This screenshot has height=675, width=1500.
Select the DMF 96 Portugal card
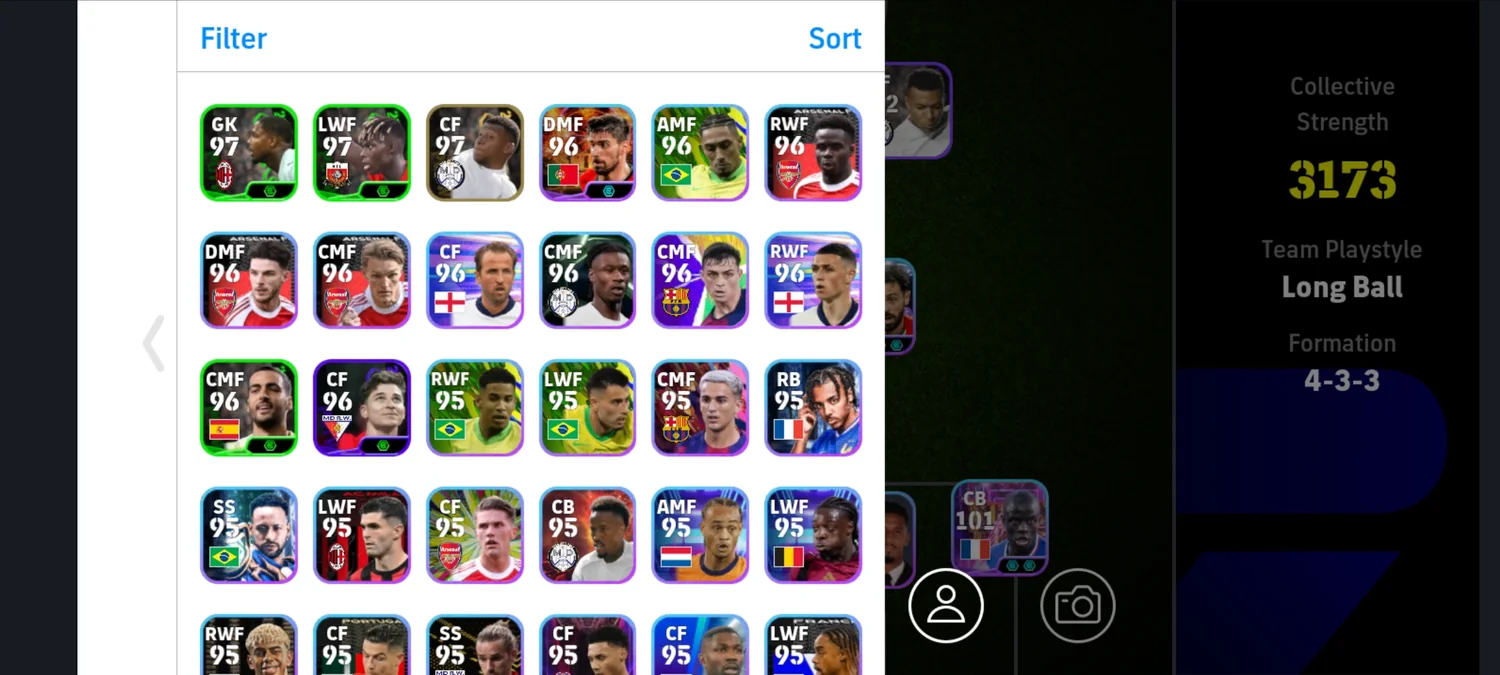[588, 153]
